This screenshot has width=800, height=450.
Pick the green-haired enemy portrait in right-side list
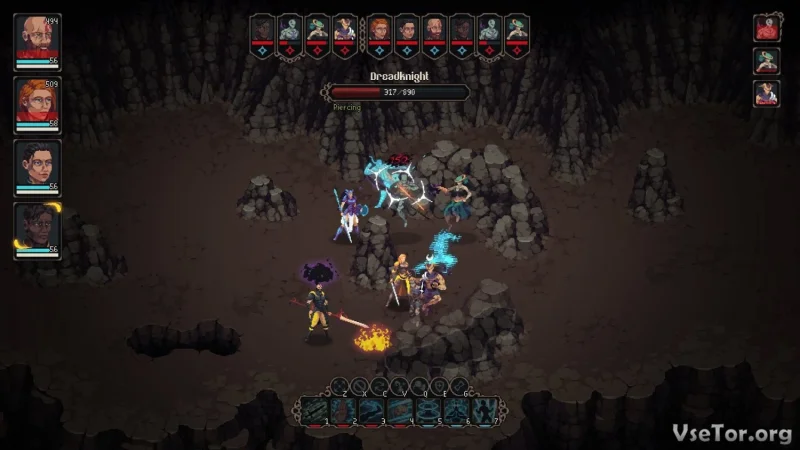(x=766, y=61)
